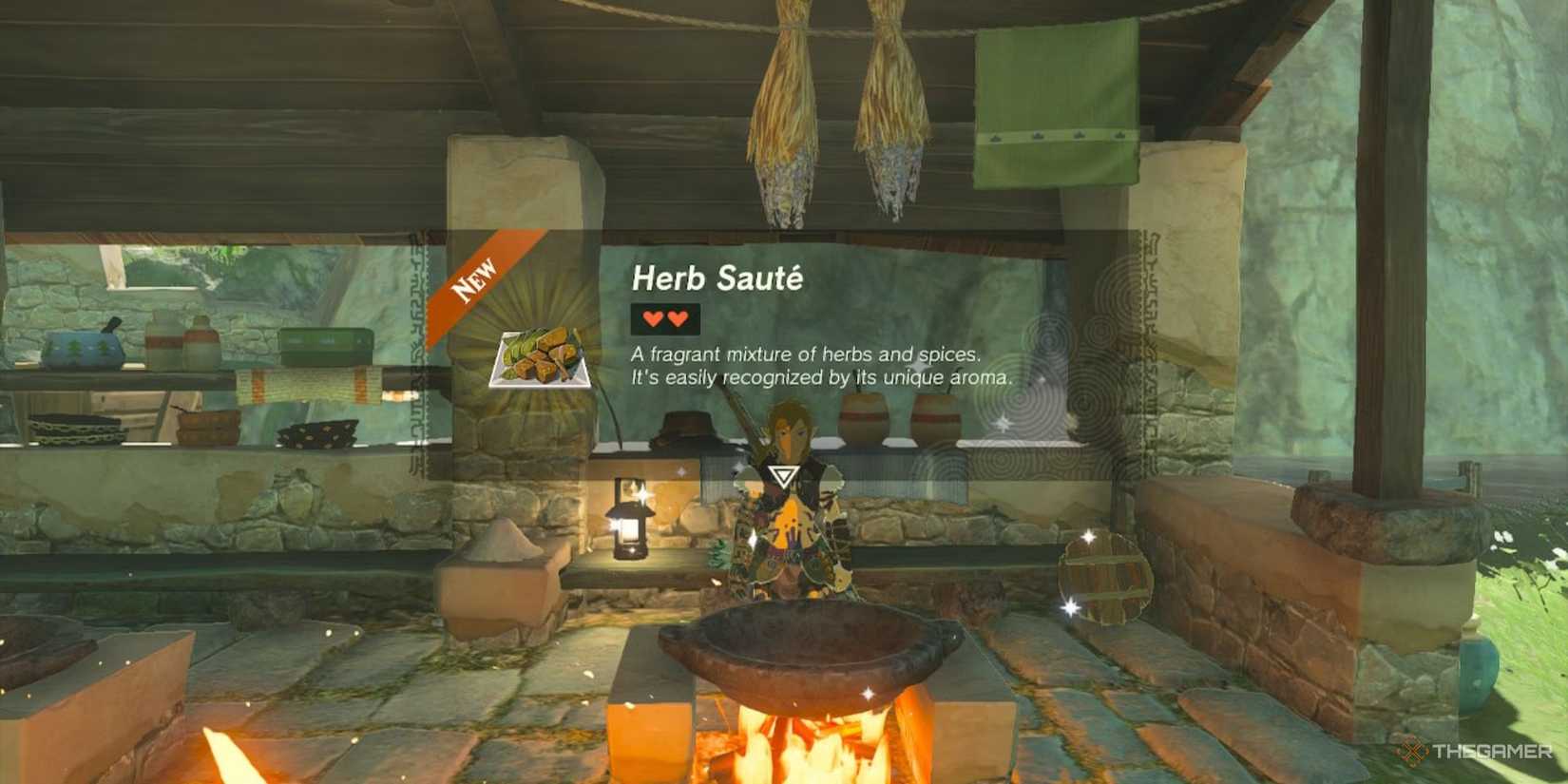The image size is (1568, 784).
Task: Click the second red heart icon
Action: 677,318
